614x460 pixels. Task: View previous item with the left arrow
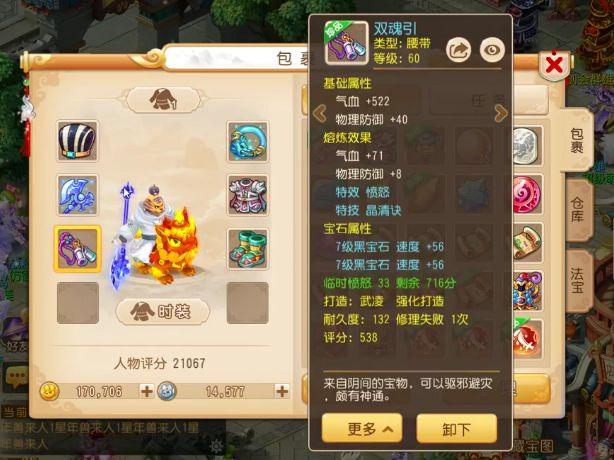(320, 113)
